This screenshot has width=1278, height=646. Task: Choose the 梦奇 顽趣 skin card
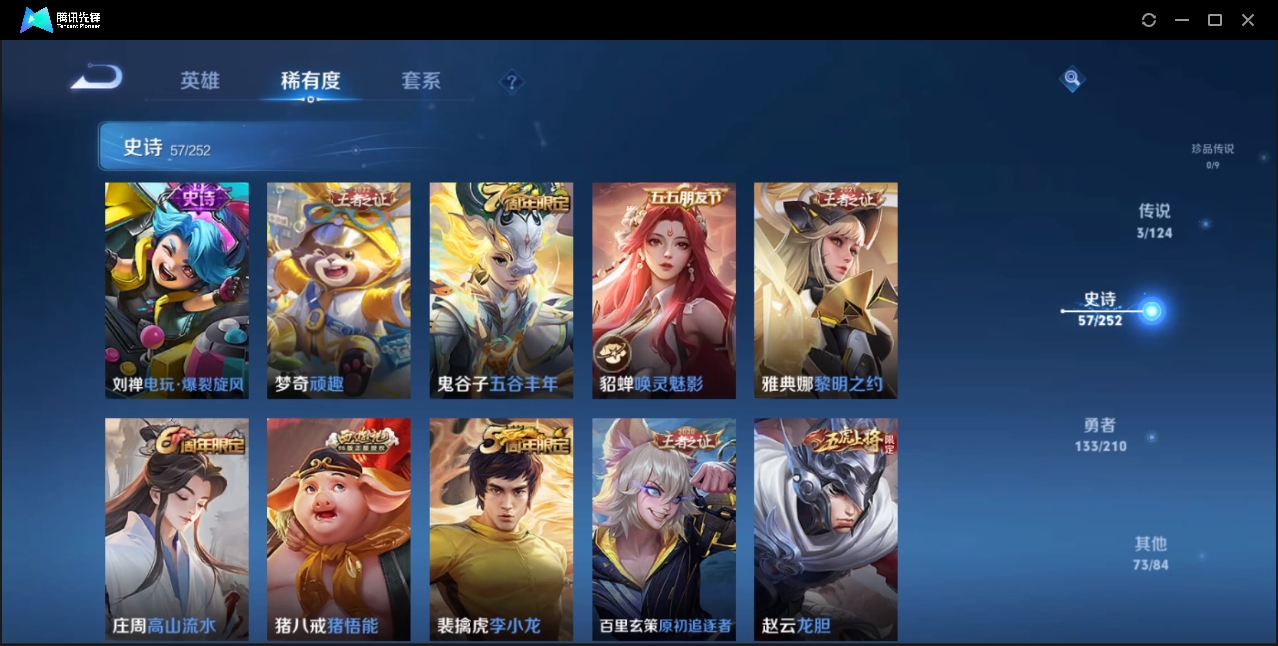point(339,290)
